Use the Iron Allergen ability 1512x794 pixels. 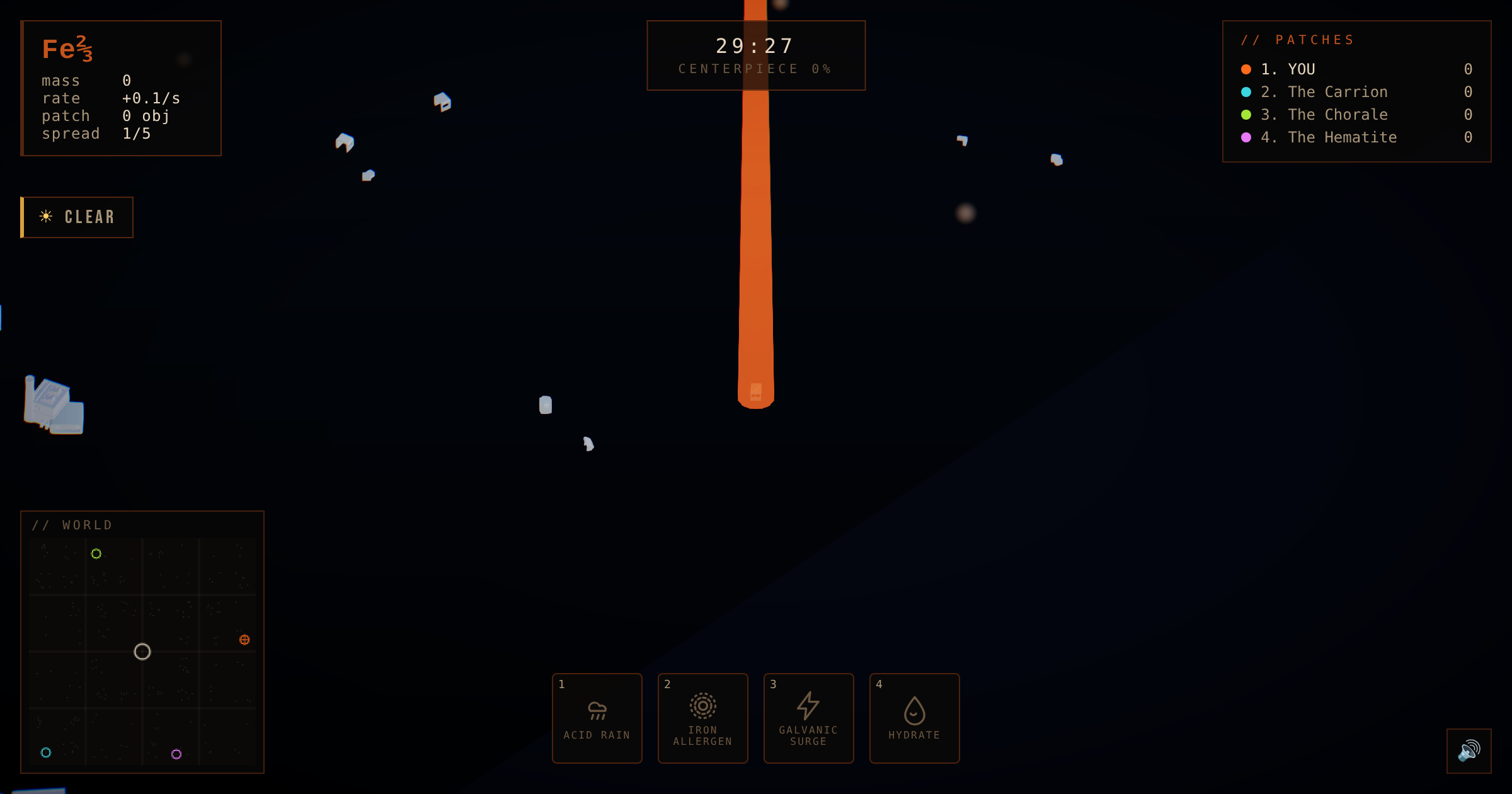(x=702, y=718)
